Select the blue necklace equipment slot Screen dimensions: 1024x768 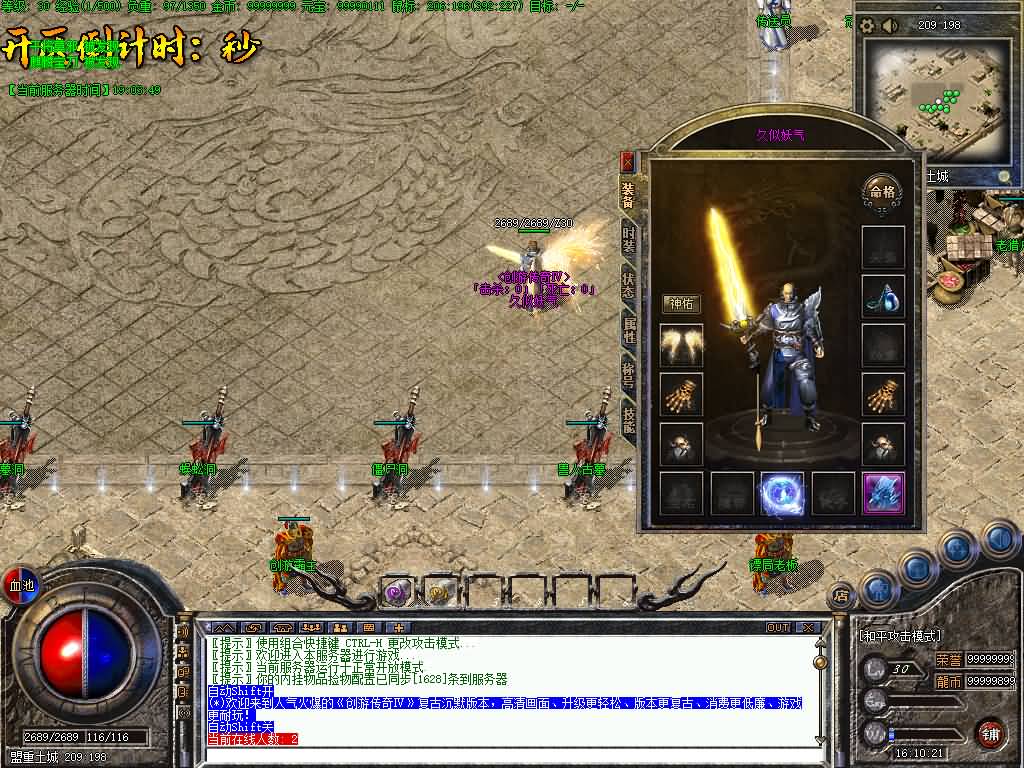(883, 296)
